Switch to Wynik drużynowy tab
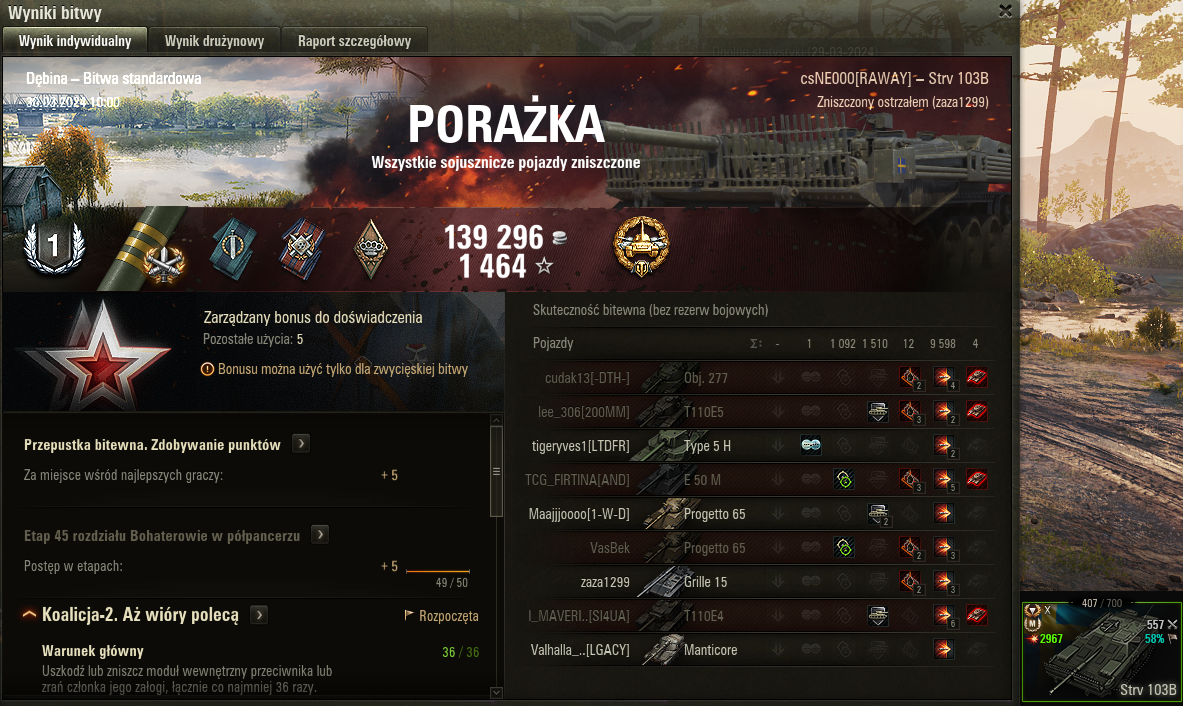The width and height of the screenshot is (1183, 706). 214,41
